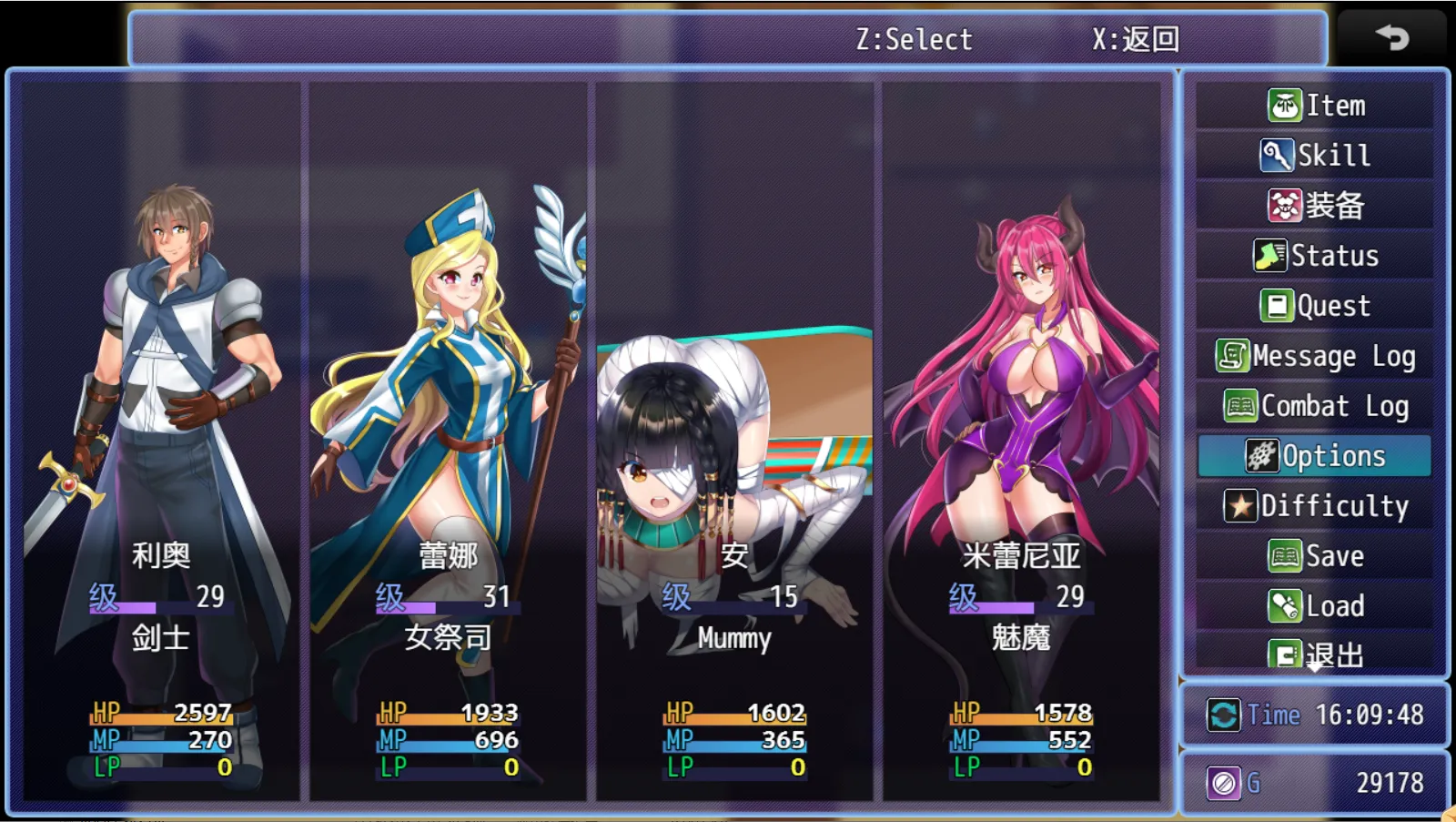The height and width of the screenshot is (822, 1456).
Task: Choose the Load entry
Action: point(1315,606)
